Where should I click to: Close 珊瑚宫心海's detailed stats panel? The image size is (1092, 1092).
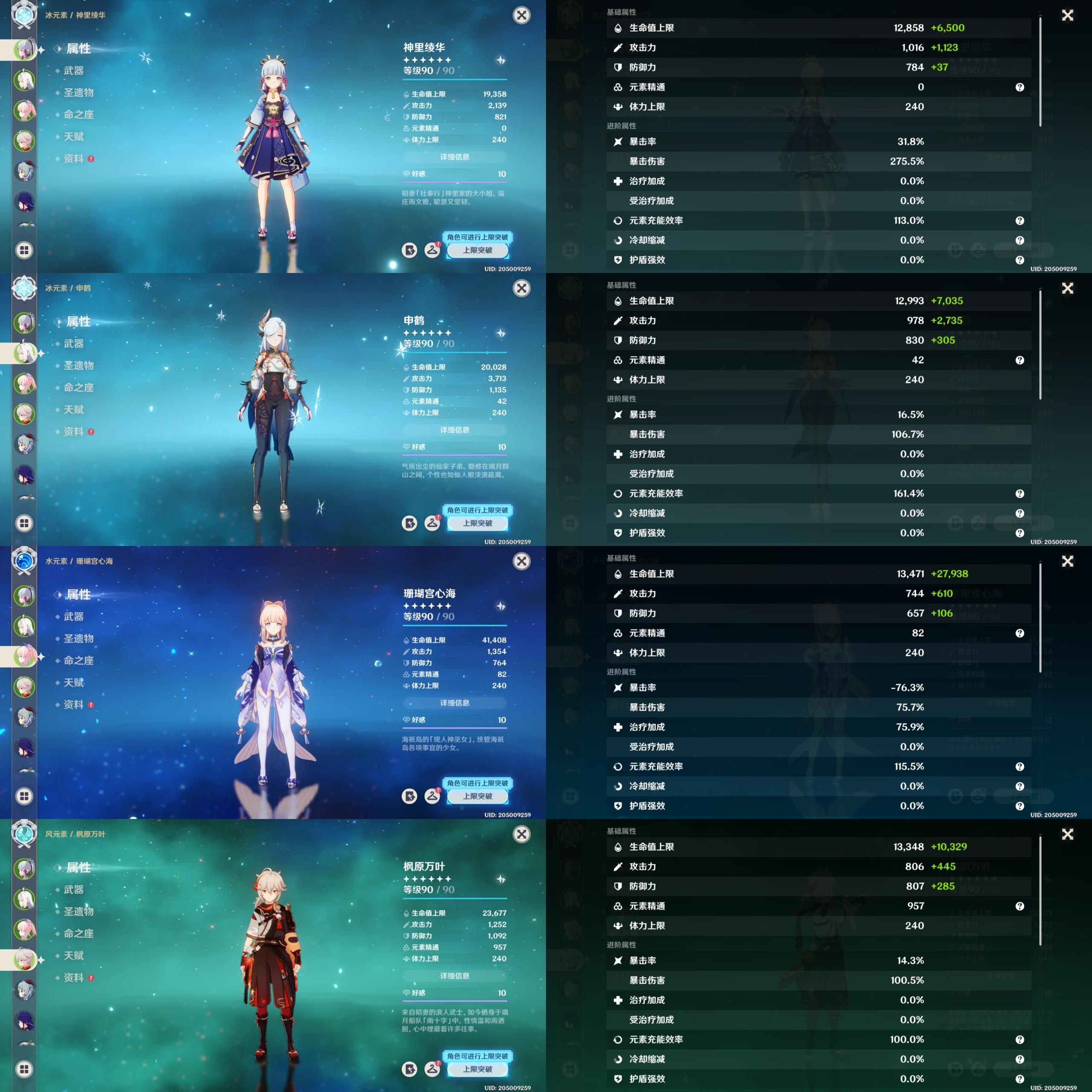coord(1067,561)
